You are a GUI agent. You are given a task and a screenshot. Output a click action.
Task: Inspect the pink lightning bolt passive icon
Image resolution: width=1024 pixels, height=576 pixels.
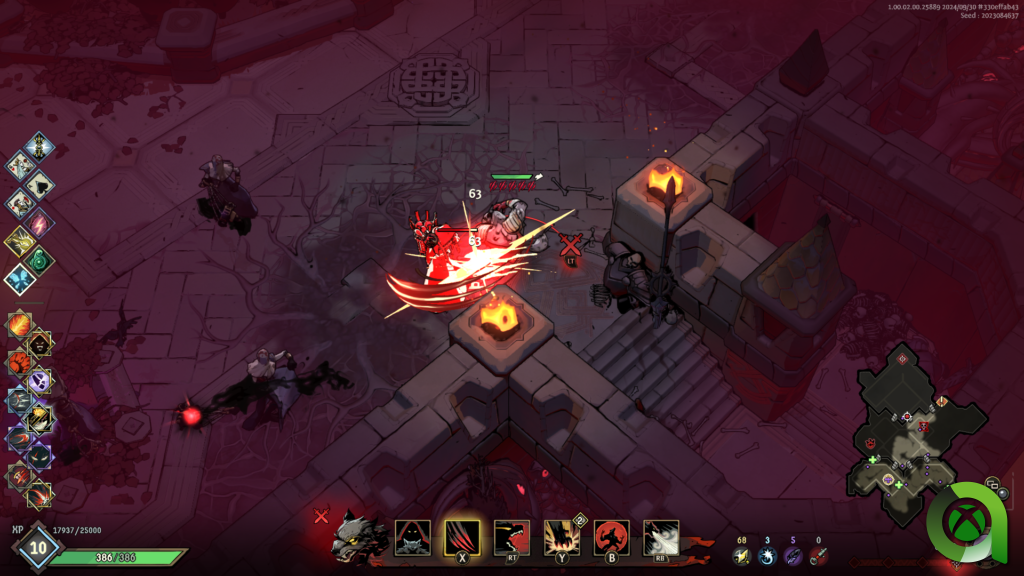(40, 222)
